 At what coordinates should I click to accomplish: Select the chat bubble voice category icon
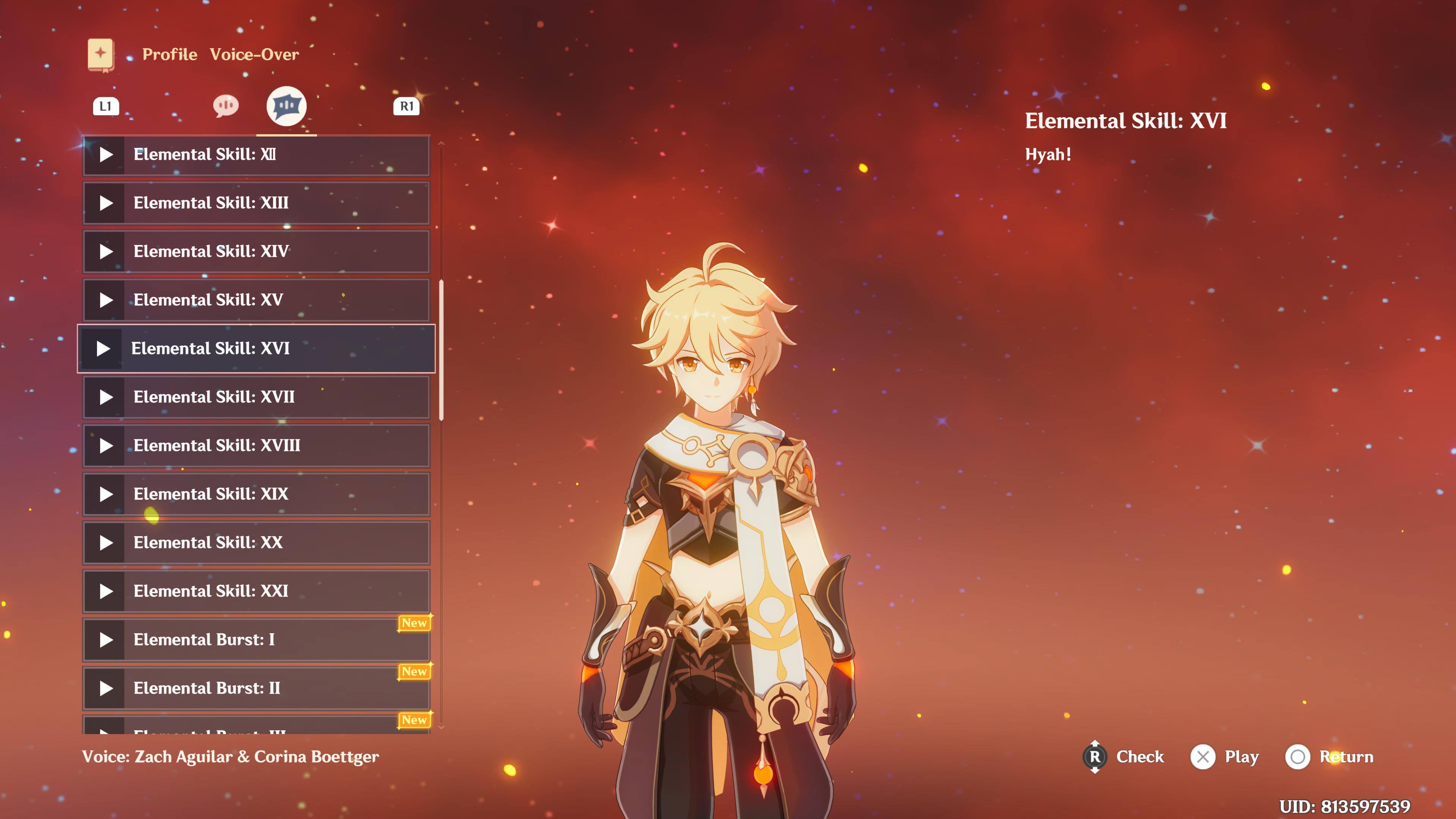[x=226, y=105]
